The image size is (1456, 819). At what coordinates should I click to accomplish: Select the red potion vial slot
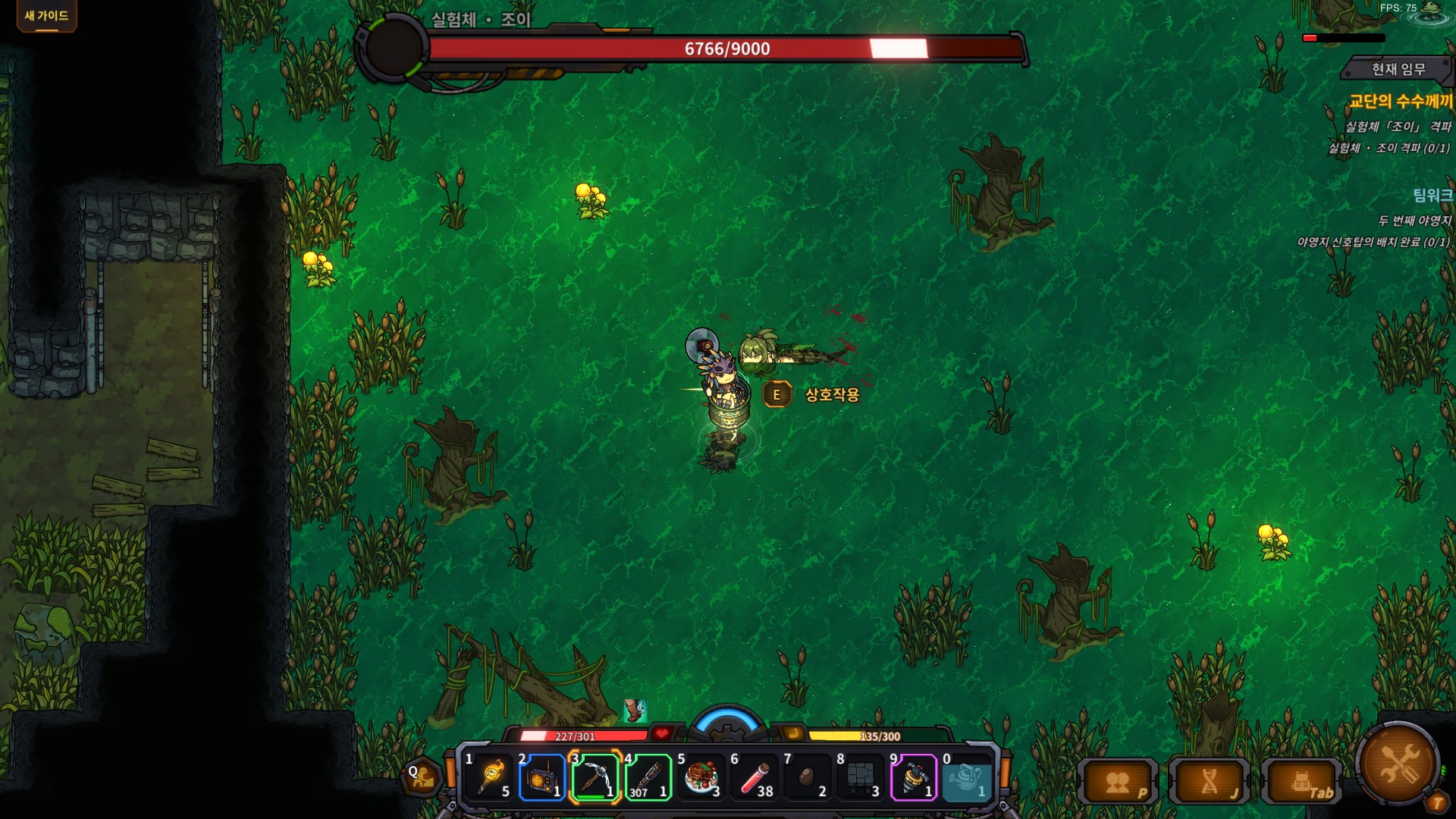(x=755, y=777)
